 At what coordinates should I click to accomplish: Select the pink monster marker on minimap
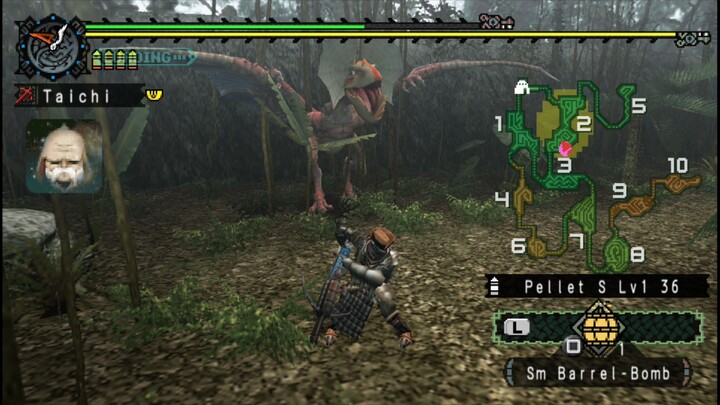point(565,147)
